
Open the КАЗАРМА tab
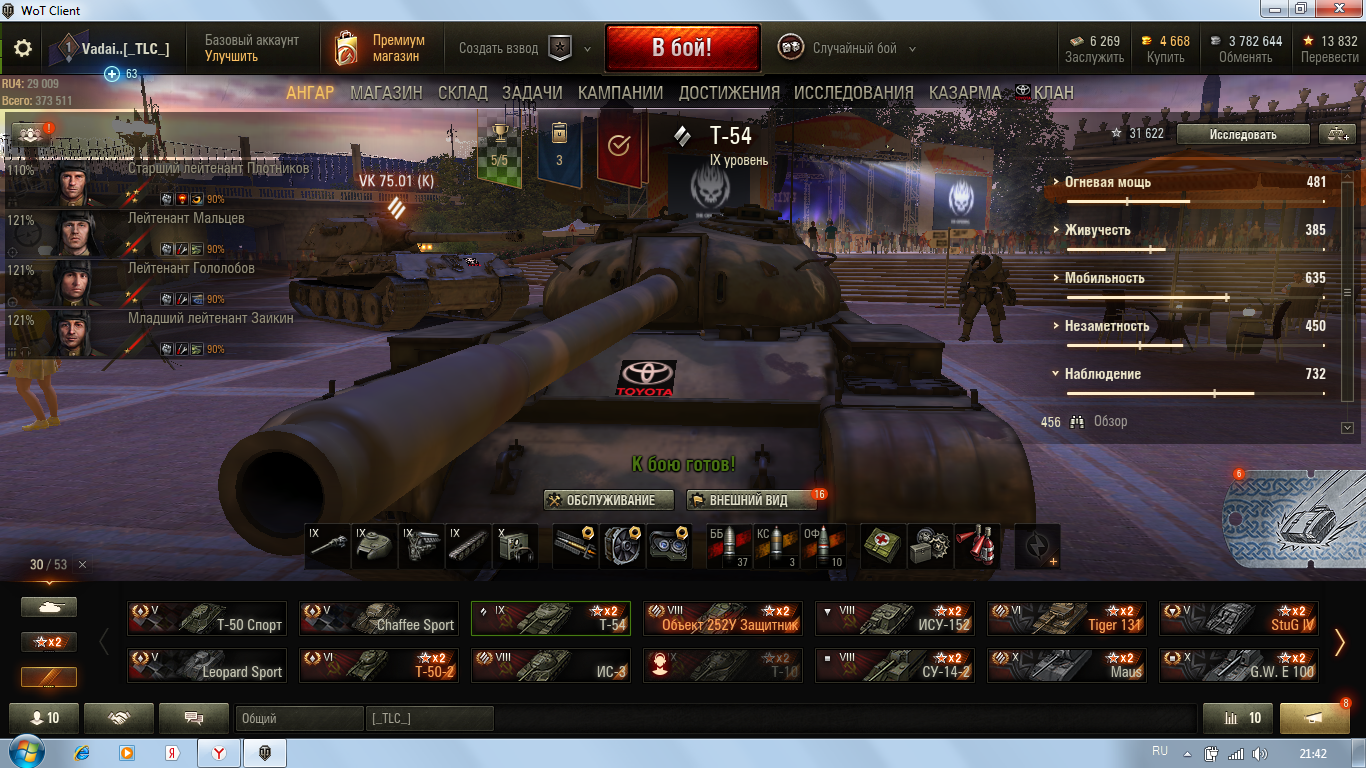(964, 93)
